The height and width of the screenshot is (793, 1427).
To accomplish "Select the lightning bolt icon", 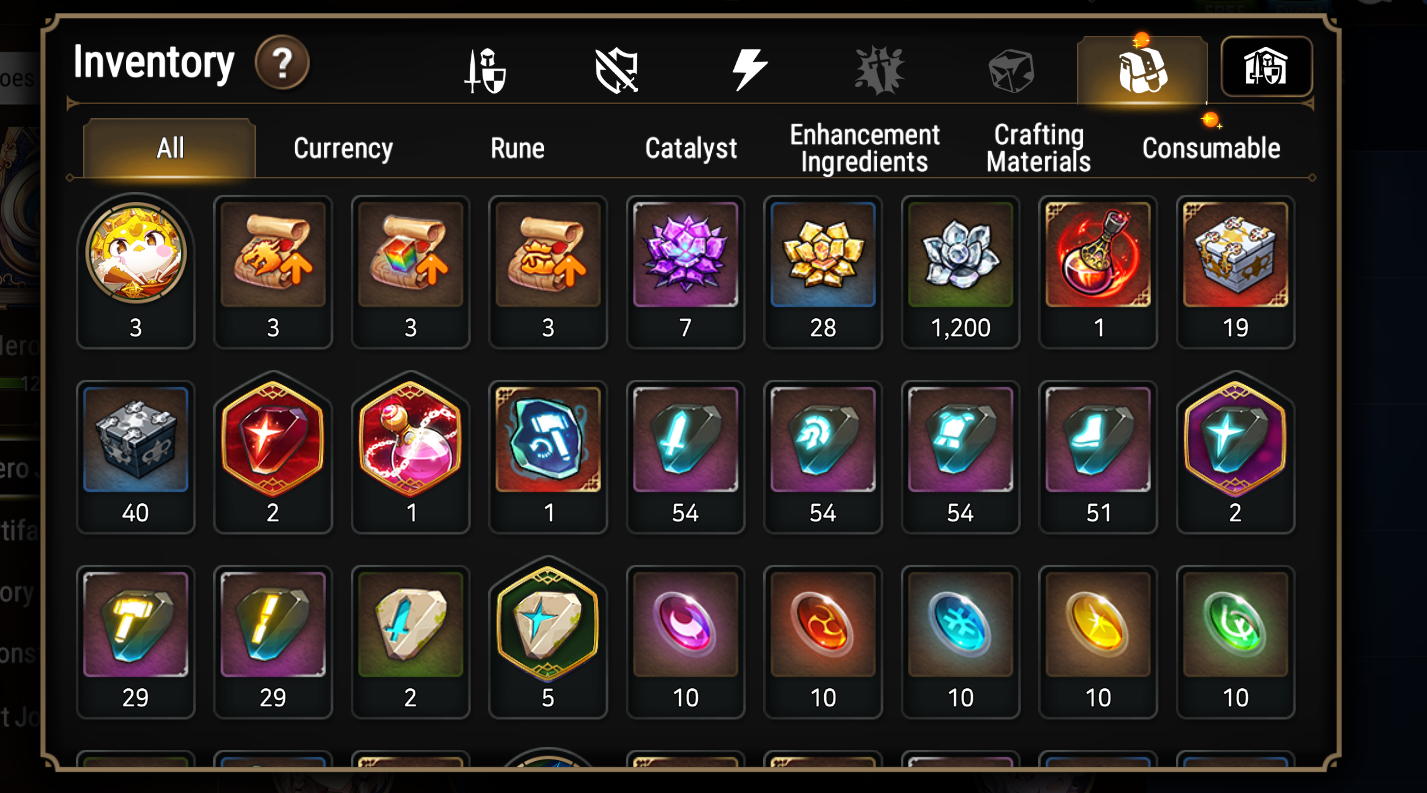I will (750, 67).
